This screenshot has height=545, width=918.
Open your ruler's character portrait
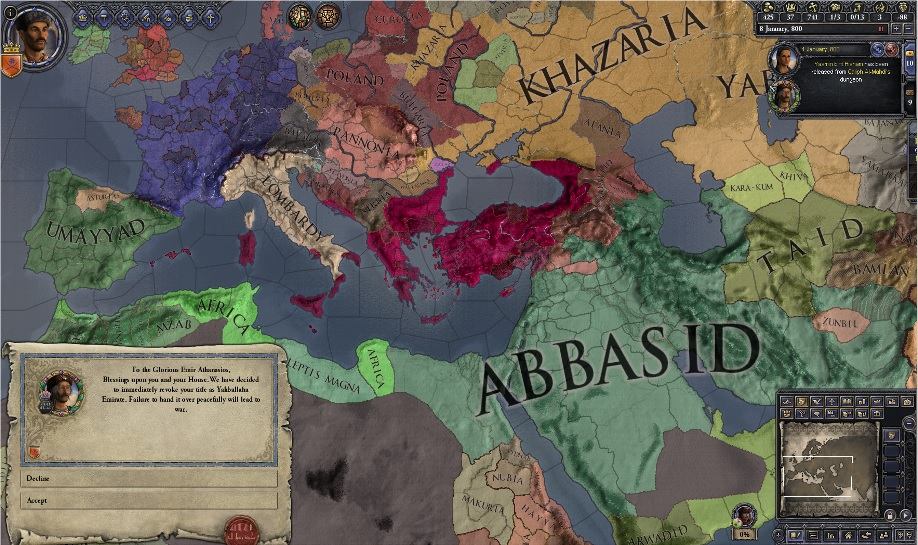[36, 35]
